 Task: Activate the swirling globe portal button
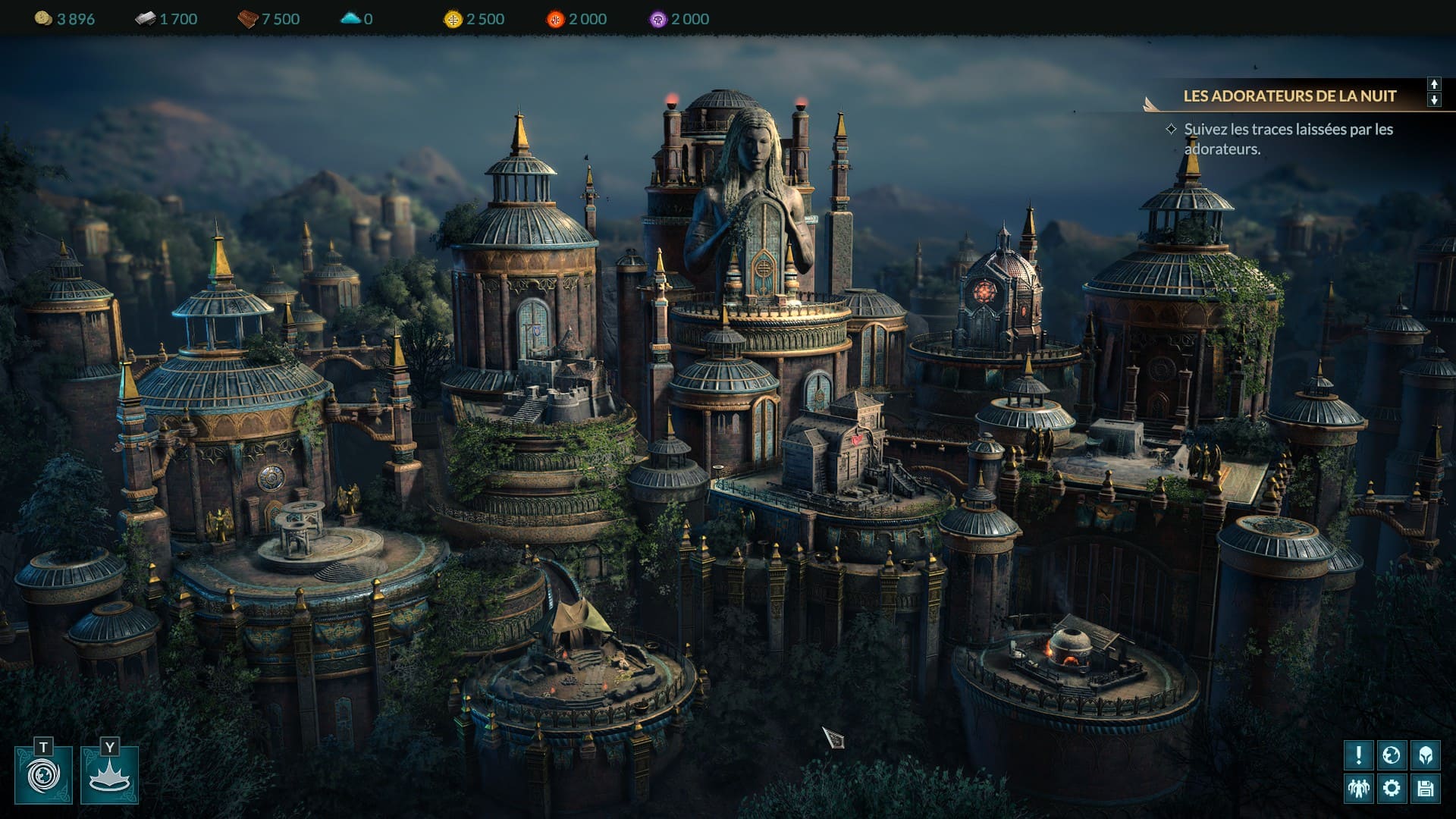(43, 776)
